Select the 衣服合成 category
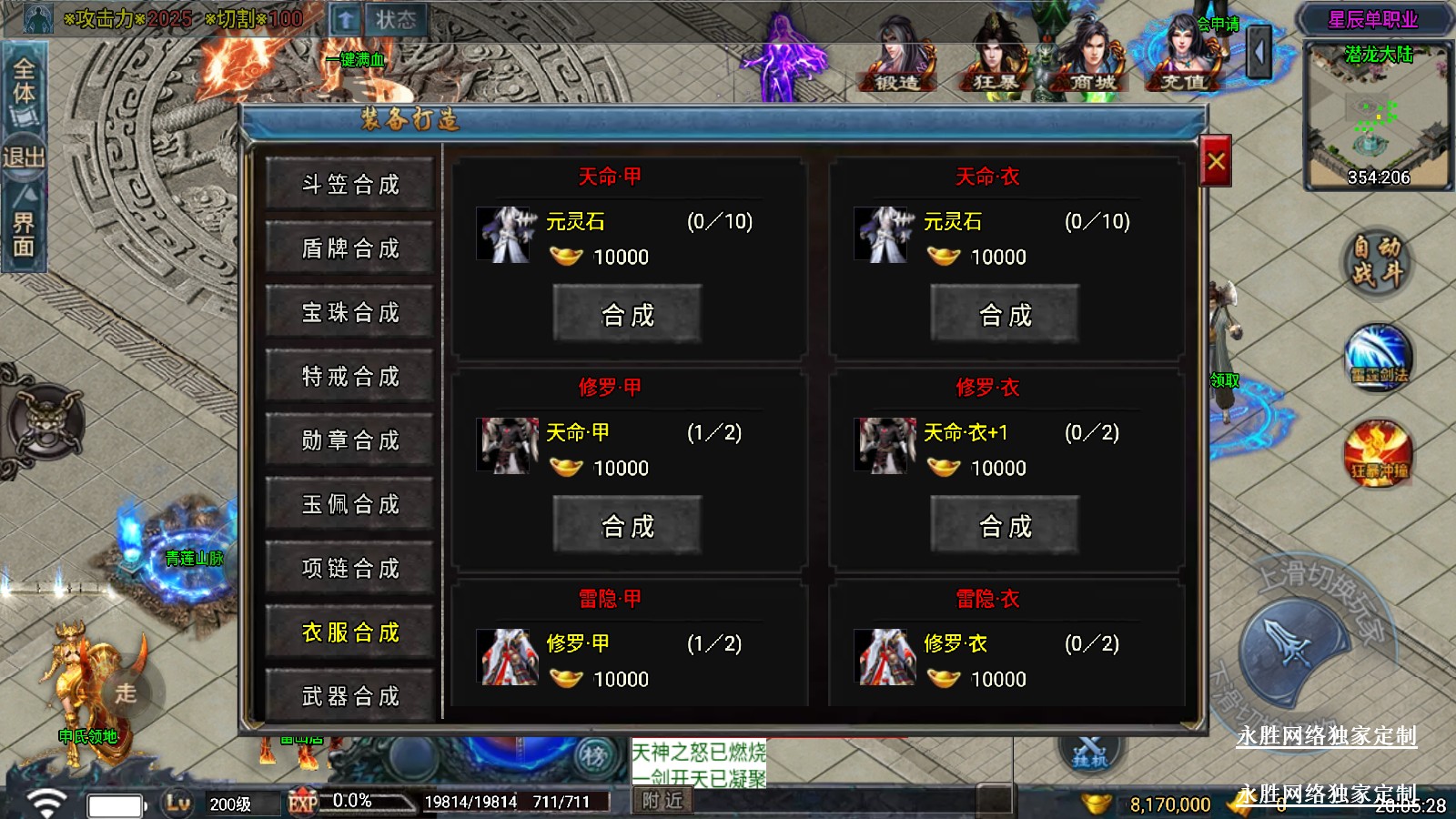Image resolution: width=1456 pixels, height=819 pixels. coord(350,632)
